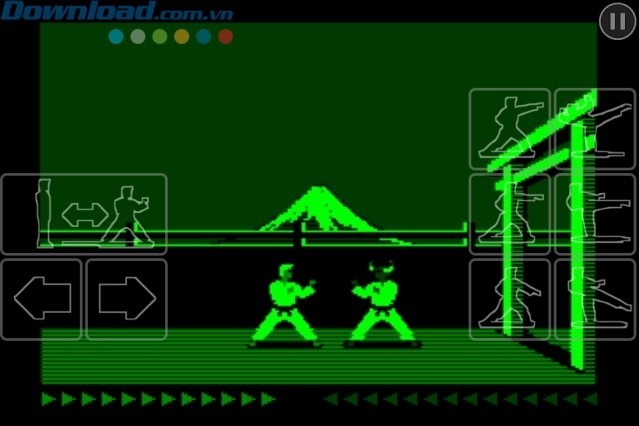This screenshot has width=639, height=426.
Task: Select the red color dot
Action: pyautogui.click(x=225, y=37)
